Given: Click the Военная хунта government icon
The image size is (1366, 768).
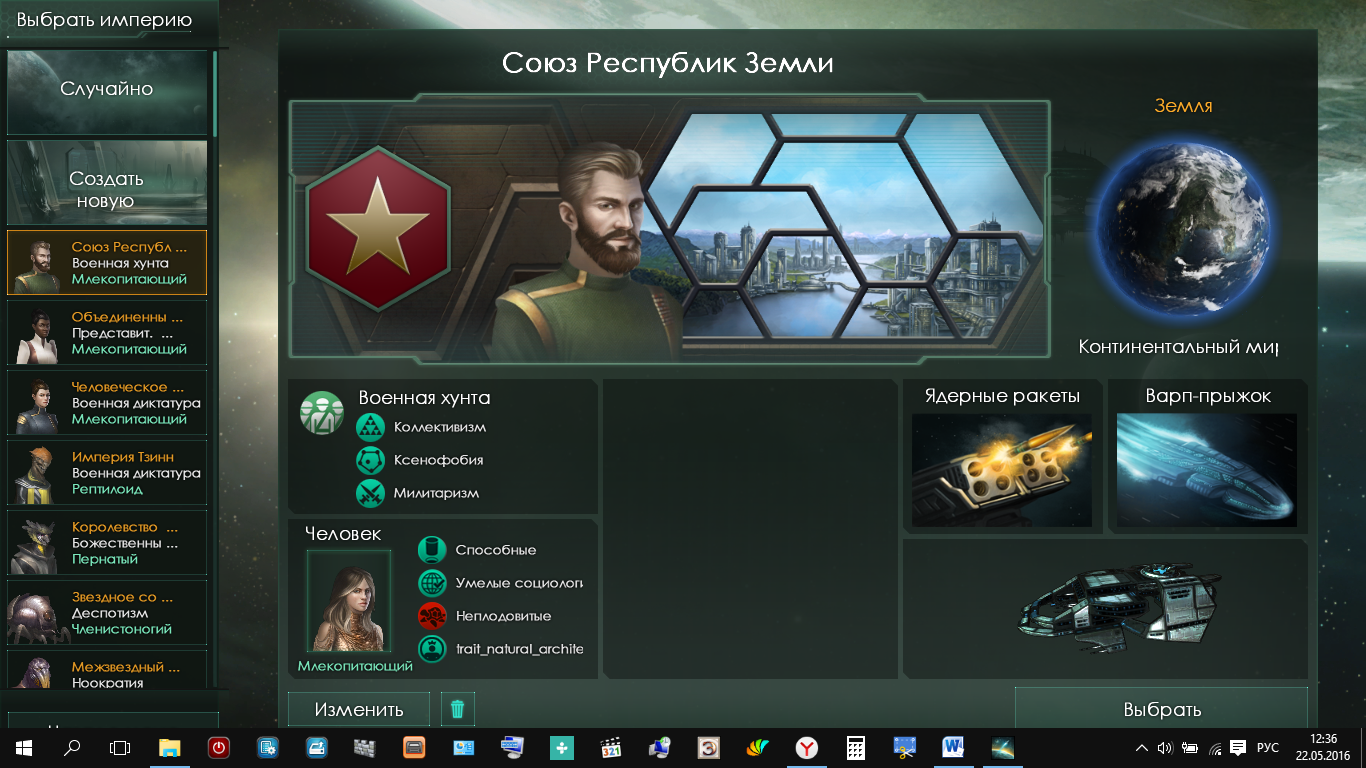Looking at the screenshot, I should [321, 413].
